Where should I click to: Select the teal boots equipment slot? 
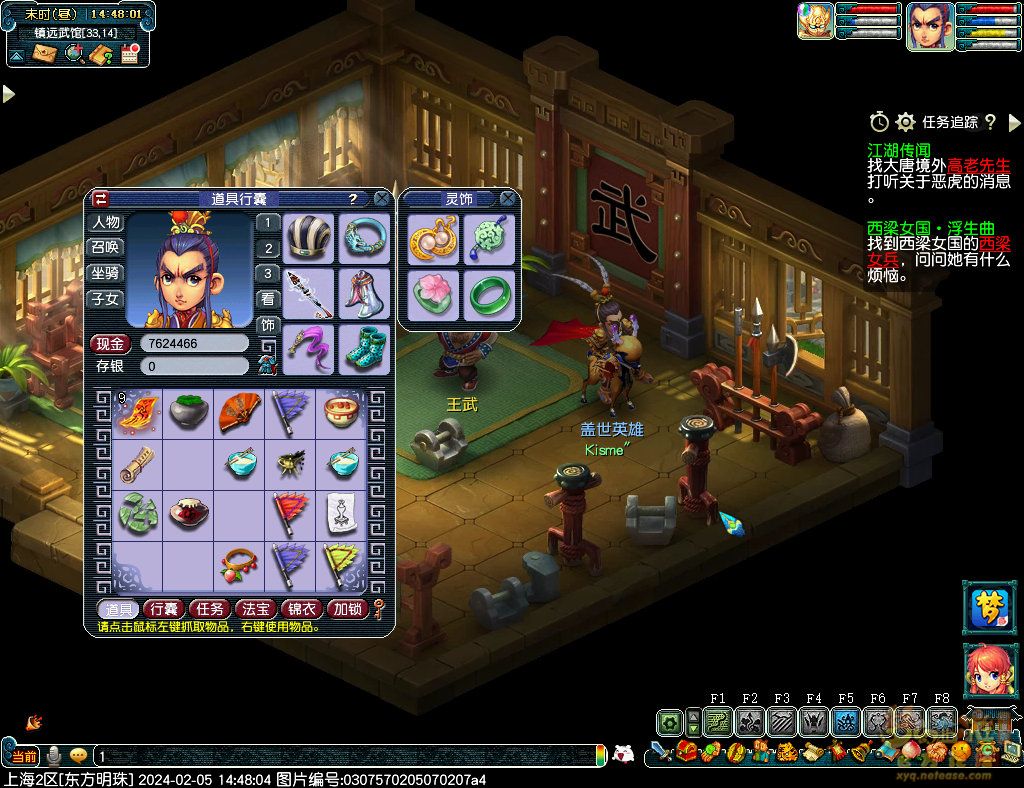pos(364,346)
